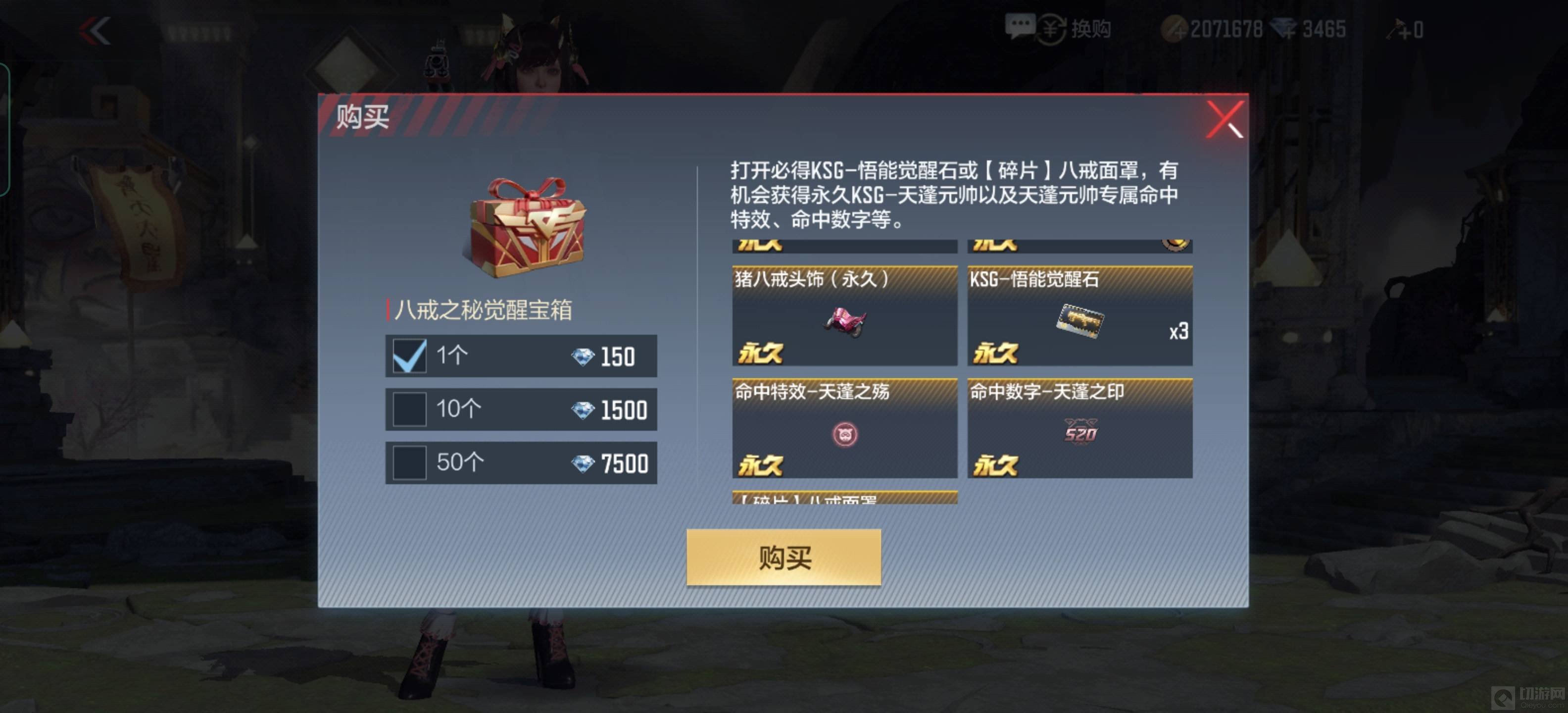Add gold coins via the coin balance
Viewport: 1568px width, 713px height.
click(1173, 29)
